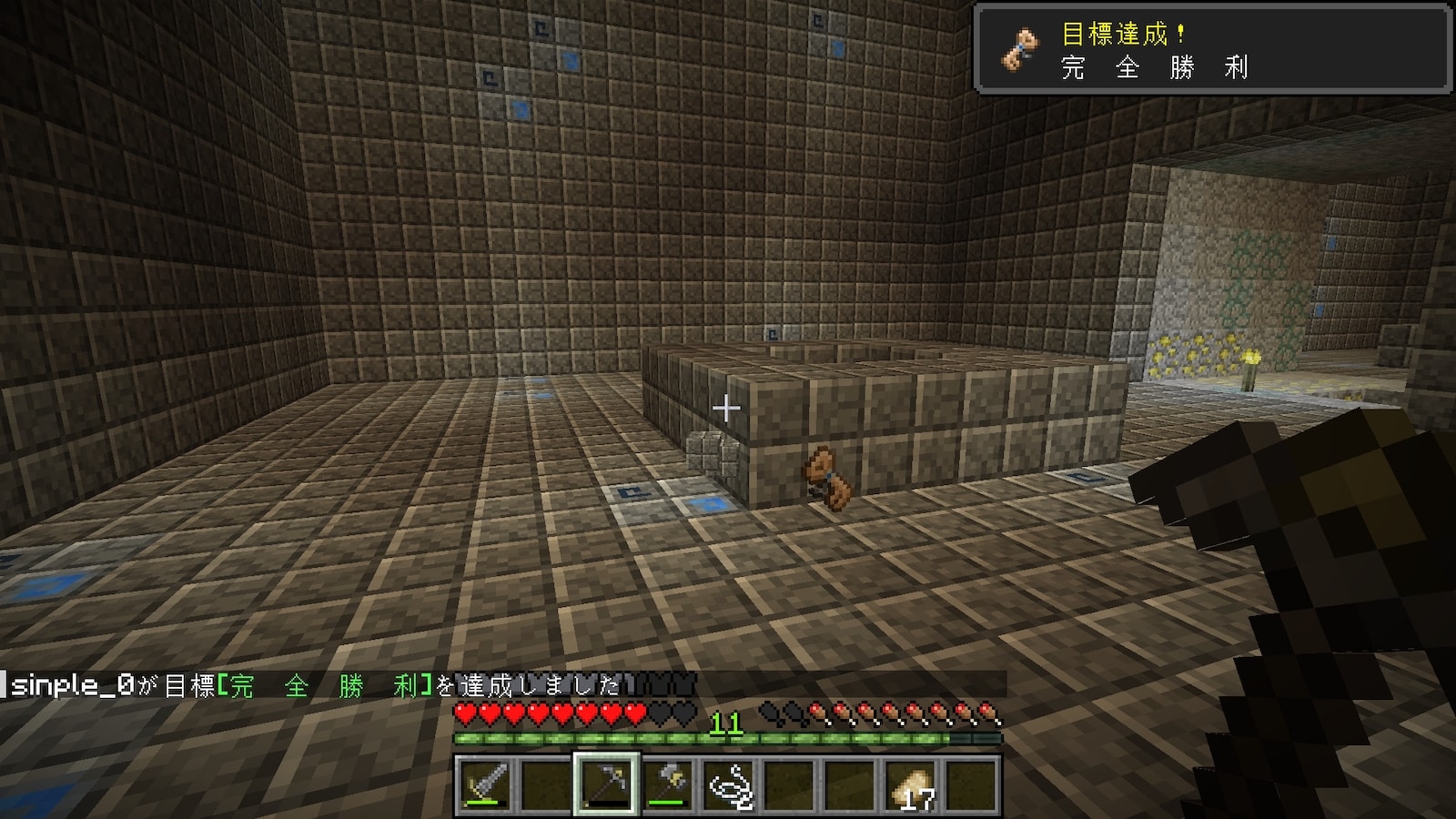Viewport: 1456px width, 819px height.
Task: Pick the bread stack of 17
Action: 911,784
